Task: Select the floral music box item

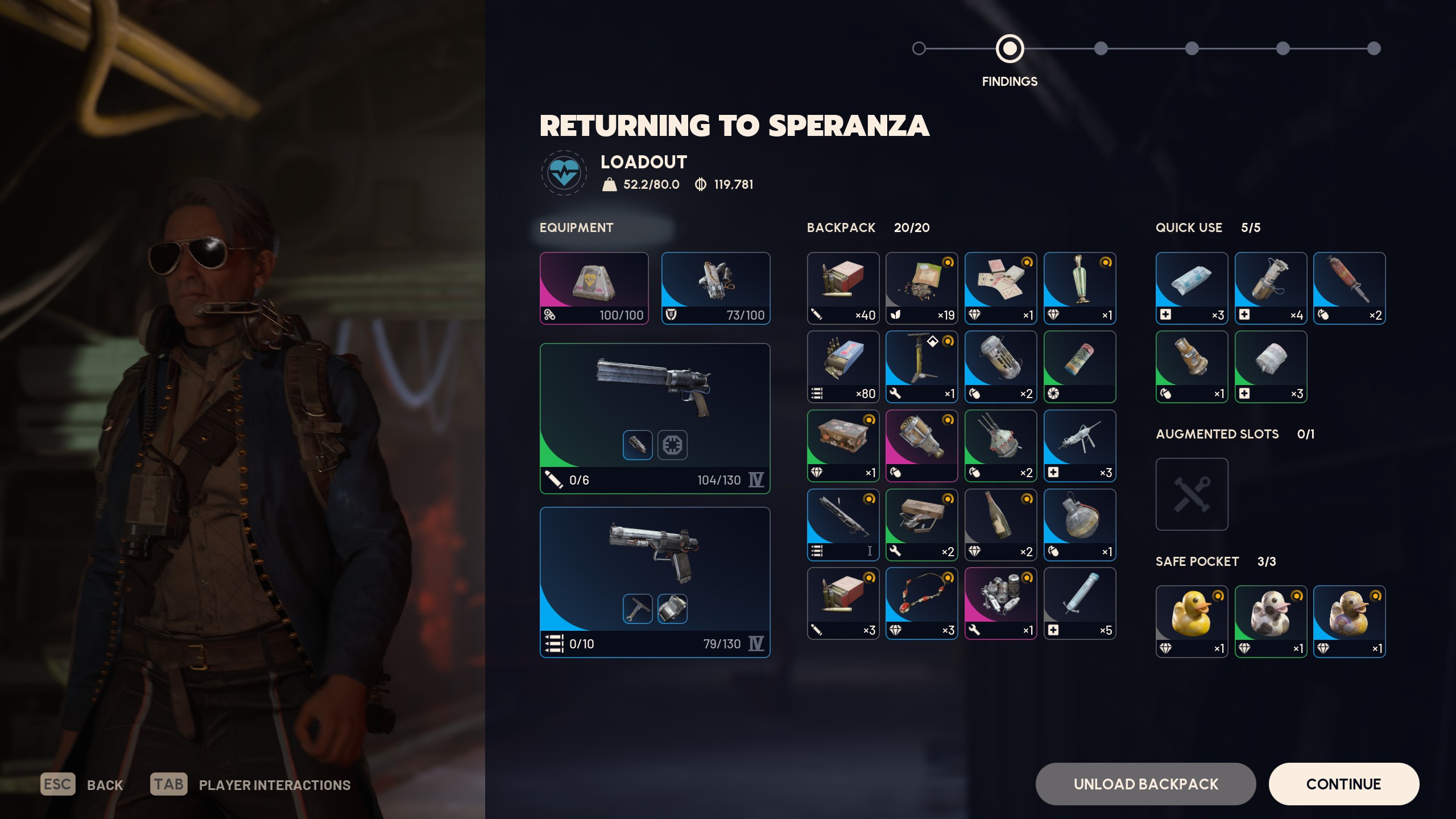Action: tap(843, 445)
